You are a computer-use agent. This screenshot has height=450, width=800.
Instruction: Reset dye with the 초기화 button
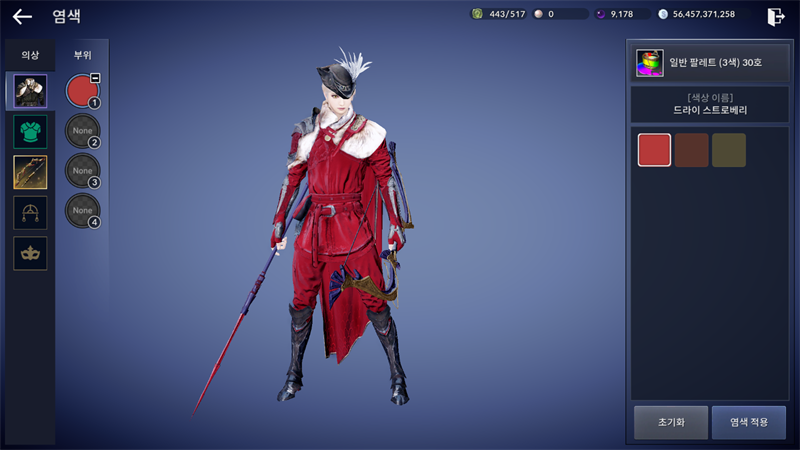670,422
